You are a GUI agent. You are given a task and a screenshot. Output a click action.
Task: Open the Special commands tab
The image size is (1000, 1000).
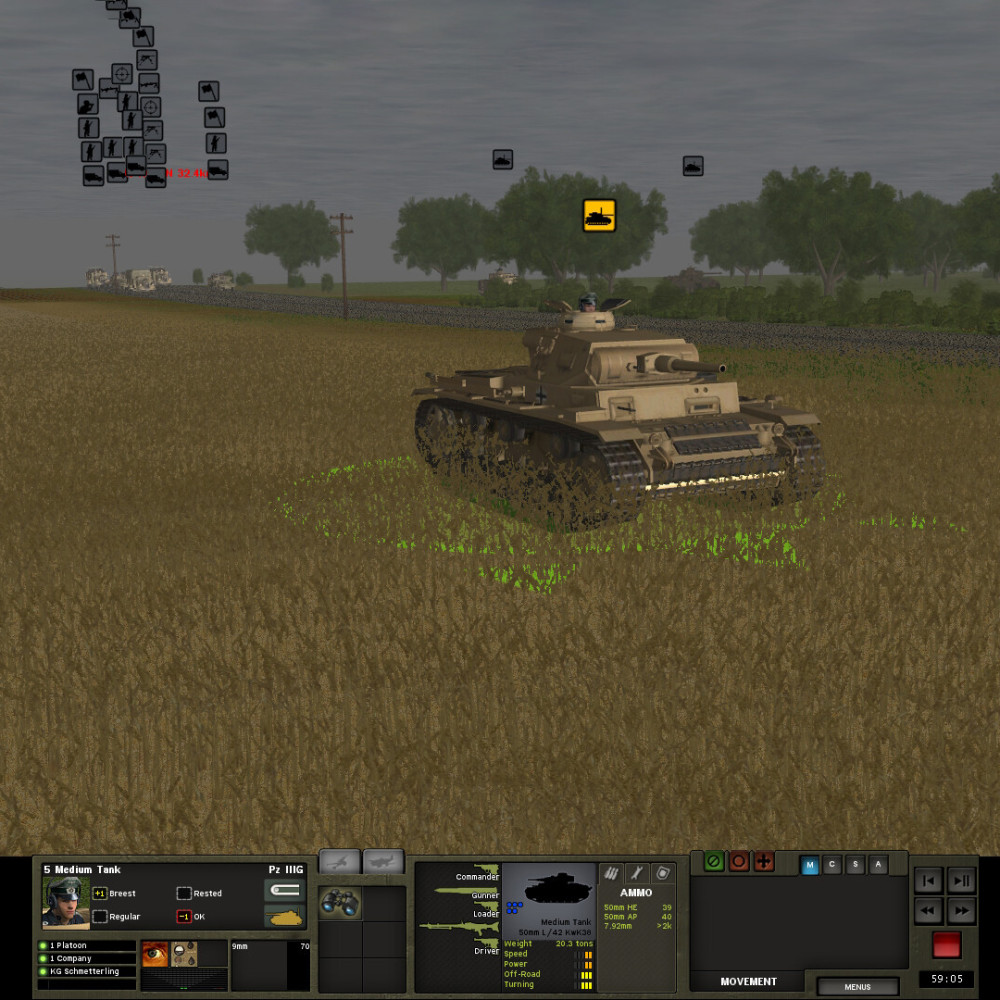click(856, 865)
